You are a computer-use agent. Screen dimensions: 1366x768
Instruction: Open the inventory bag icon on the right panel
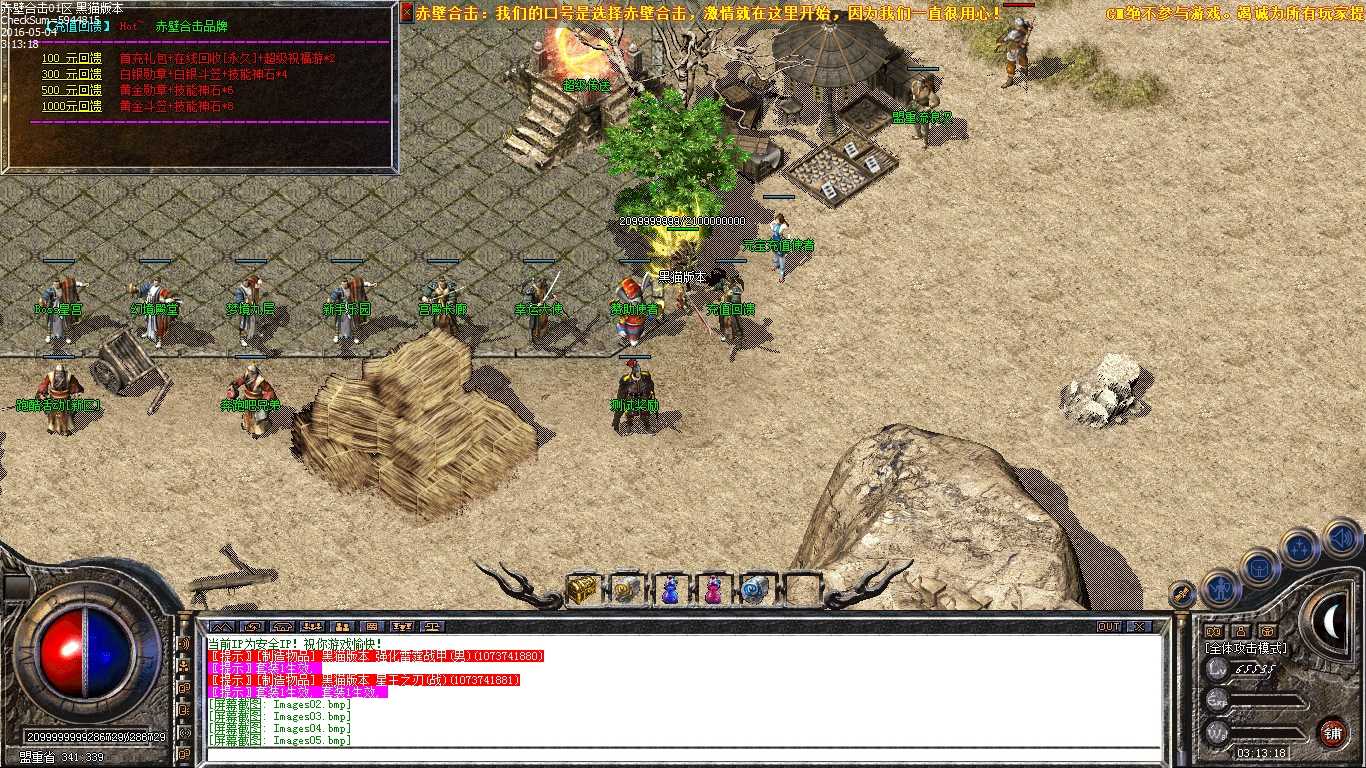[1259, 569]
